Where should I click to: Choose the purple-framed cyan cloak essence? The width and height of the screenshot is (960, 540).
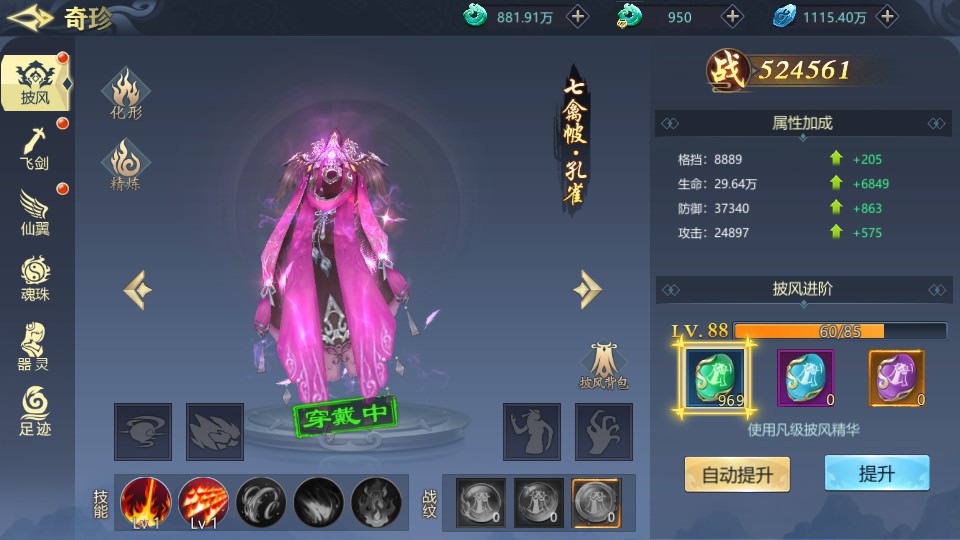(x=805, y=377)
